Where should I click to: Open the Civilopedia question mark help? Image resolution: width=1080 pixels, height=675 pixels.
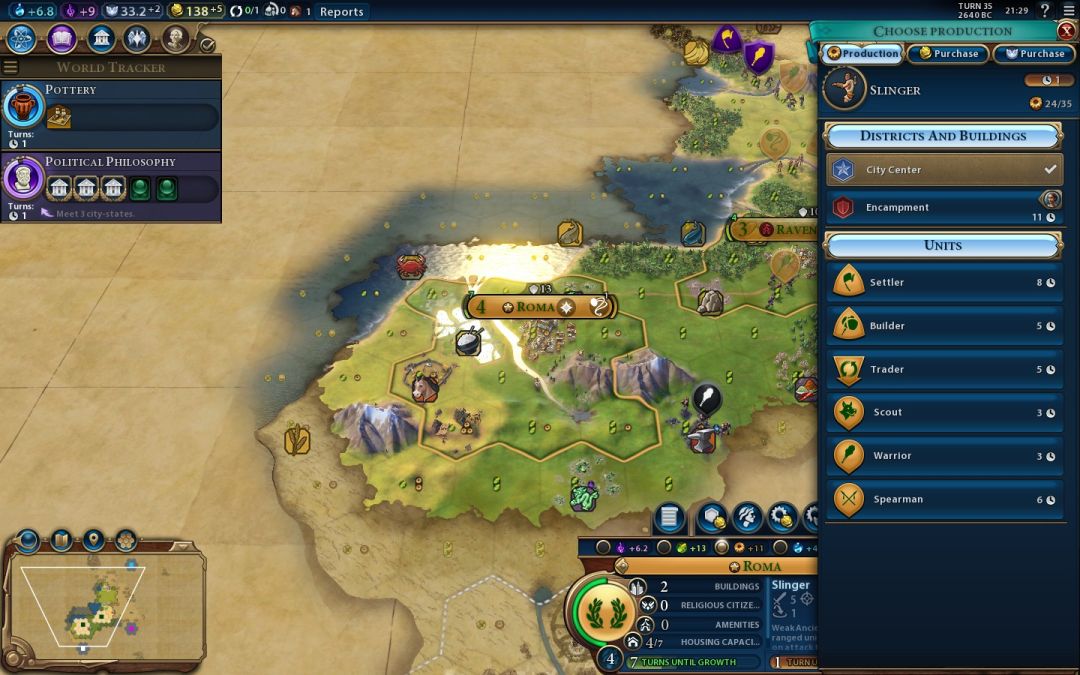[1044, 11]
